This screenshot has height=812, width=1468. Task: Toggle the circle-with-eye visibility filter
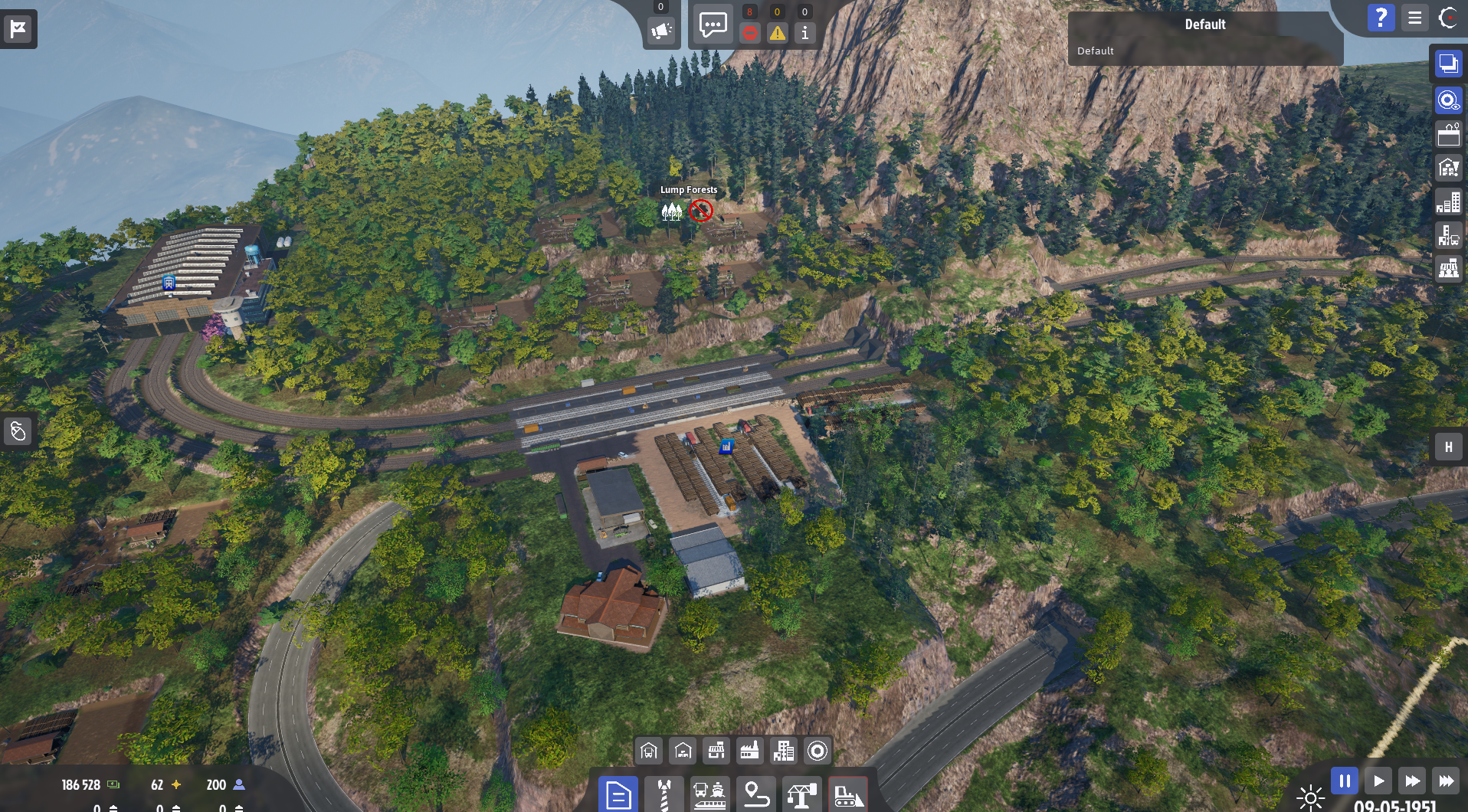click(1448, 100)
